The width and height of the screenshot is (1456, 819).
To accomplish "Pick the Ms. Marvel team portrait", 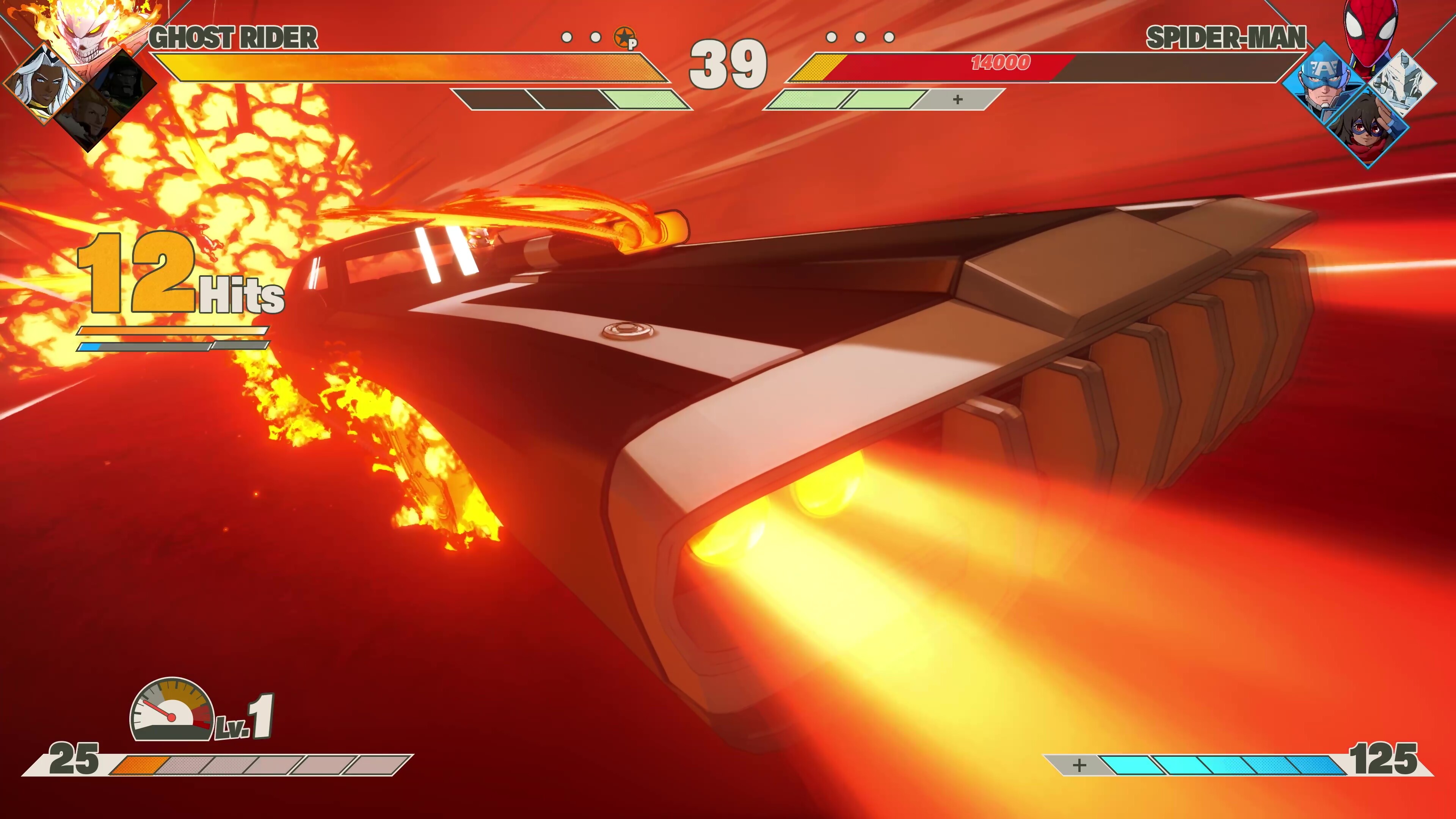I will (1368, 127).
